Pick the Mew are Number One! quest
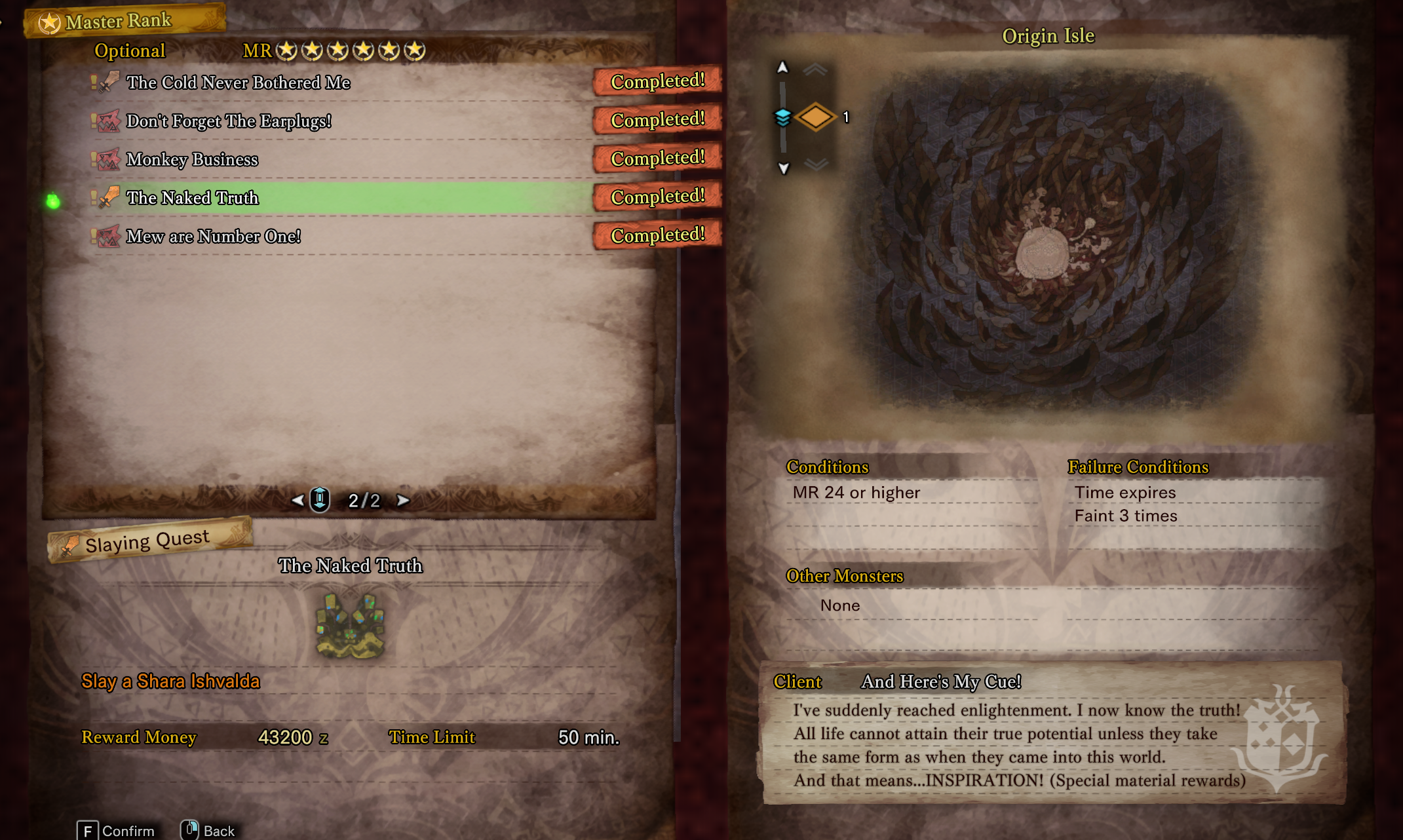The image size is (1403, 840). [213, 237]
